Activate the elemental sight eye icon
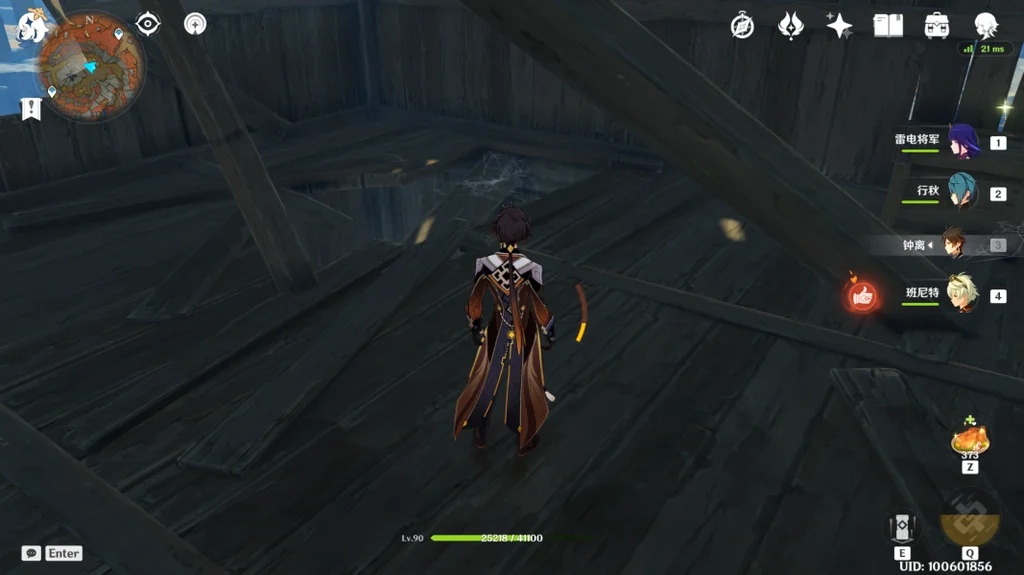The width and height of the screenshot is (1024, 575). pos(148,24)
